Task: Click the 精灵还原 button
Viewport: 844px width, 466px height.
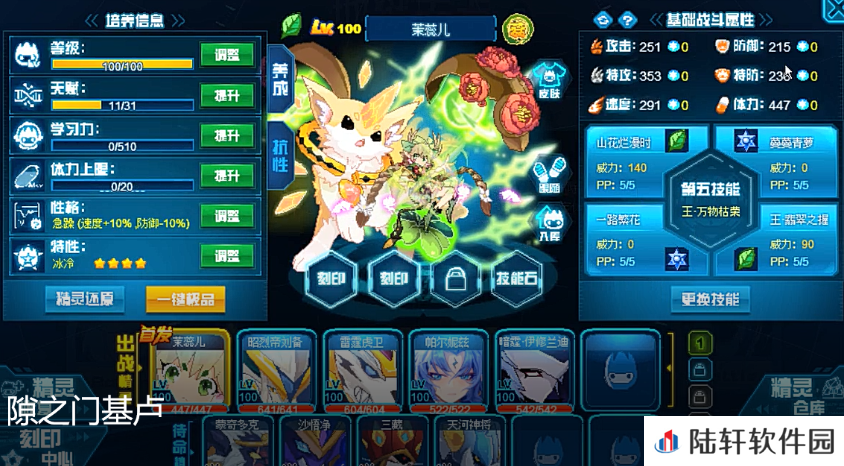Action: pyautogui.click(x=85, y=298)
